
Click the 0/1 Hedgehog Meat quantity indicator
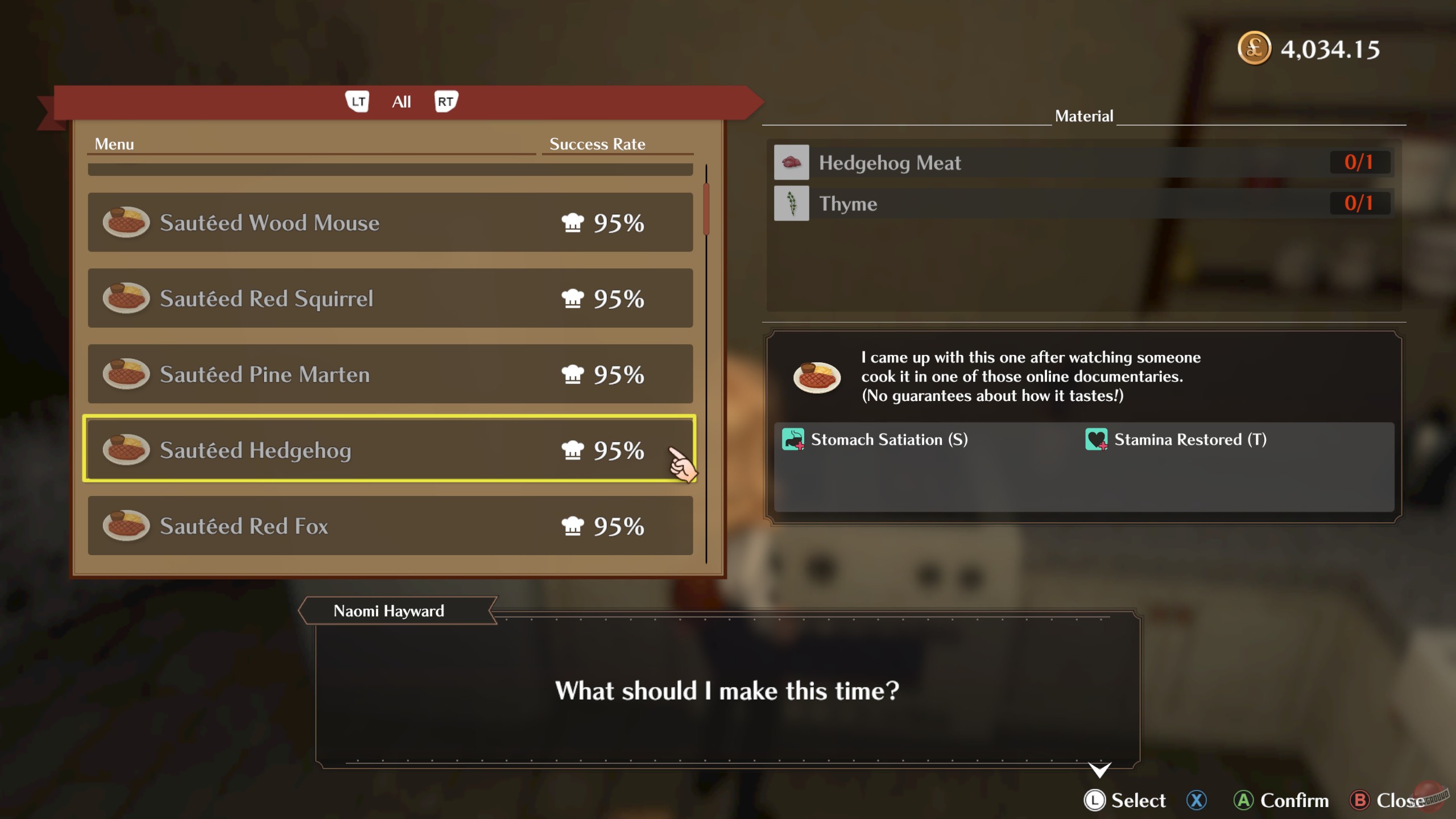(x=1360, y=162)
